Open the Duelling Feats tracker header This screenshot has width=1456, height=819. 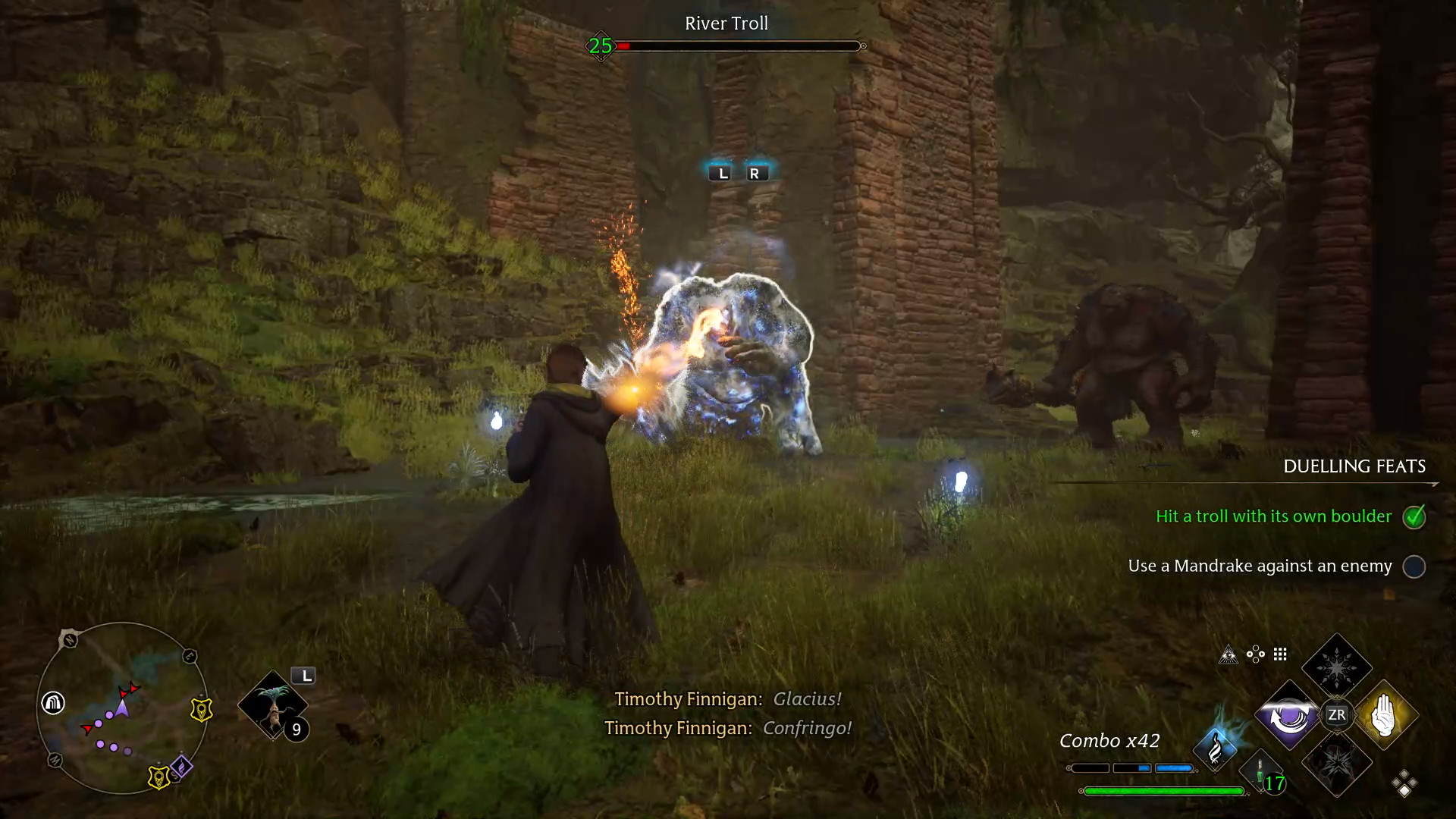tap(1354, 466)
